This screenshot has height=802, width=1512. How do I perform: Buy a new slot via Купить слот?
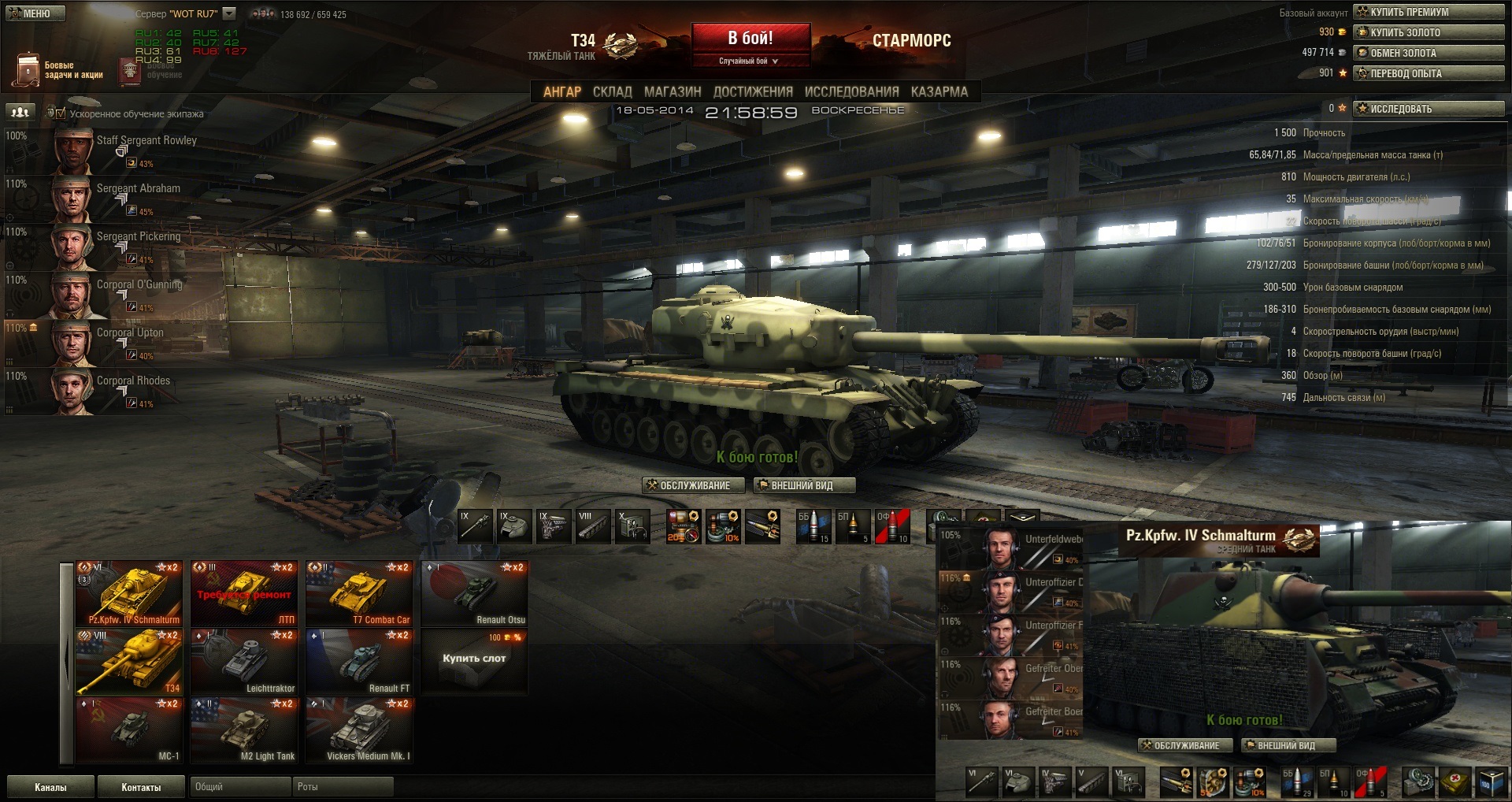click(474, 660)
